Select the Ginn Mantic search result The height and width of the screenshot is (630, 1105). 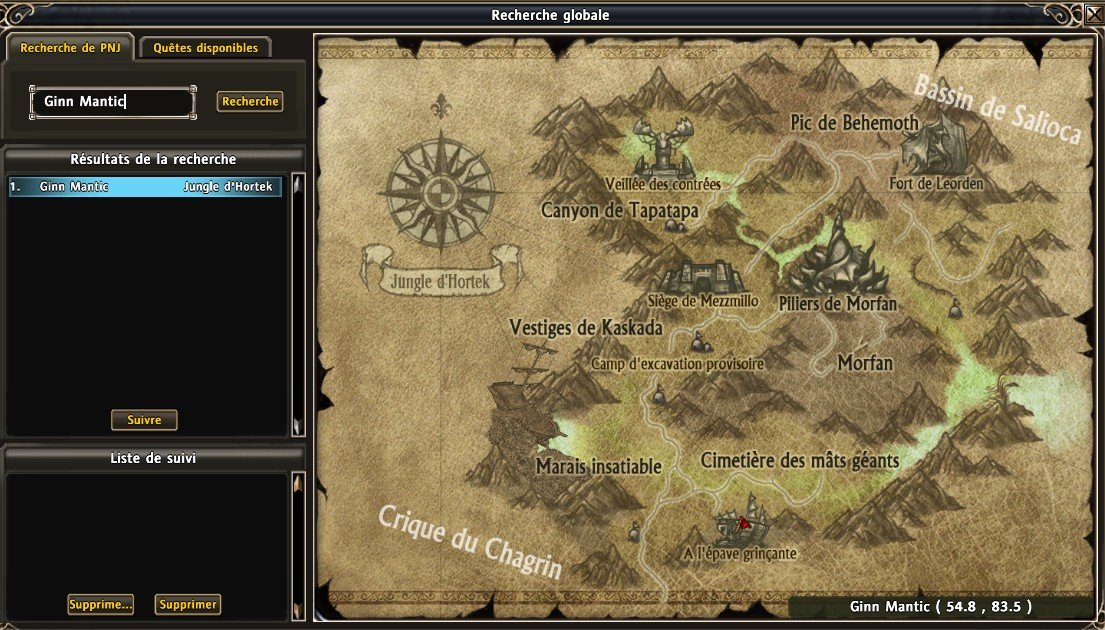tap(146, 186)
